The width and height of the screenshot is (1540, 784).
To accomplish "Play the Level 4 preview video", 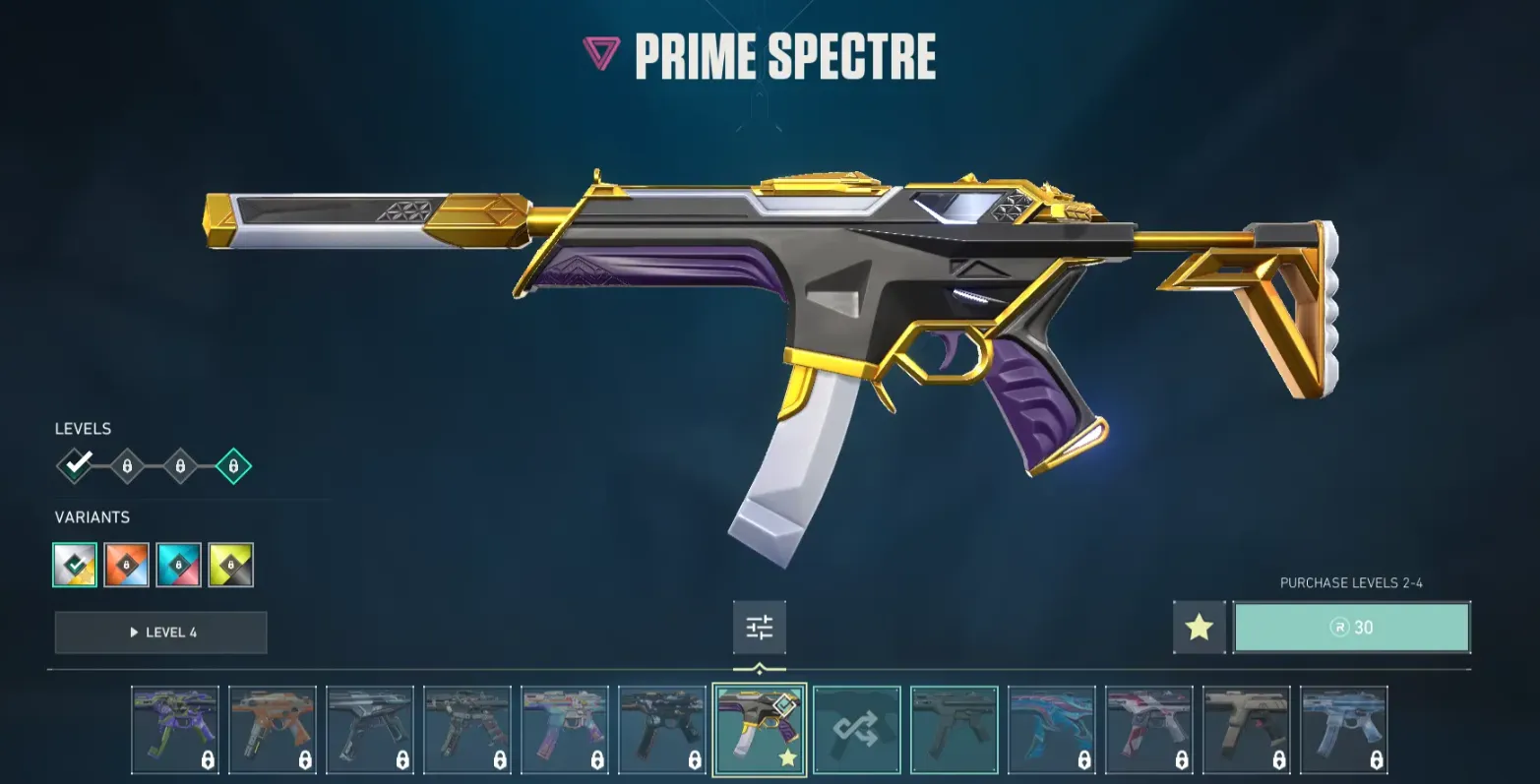I will click(x=160, y=633).
